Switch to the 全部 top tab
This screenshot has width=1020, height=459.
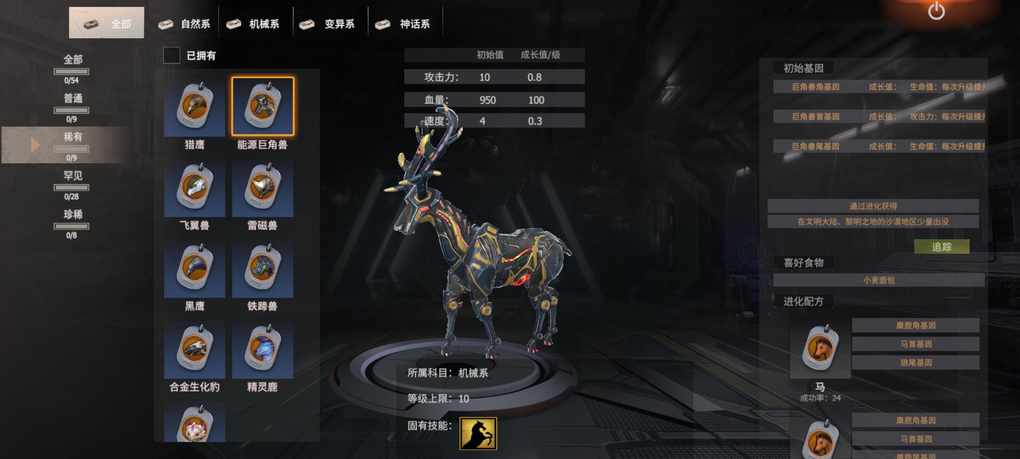tap(106, 23)
